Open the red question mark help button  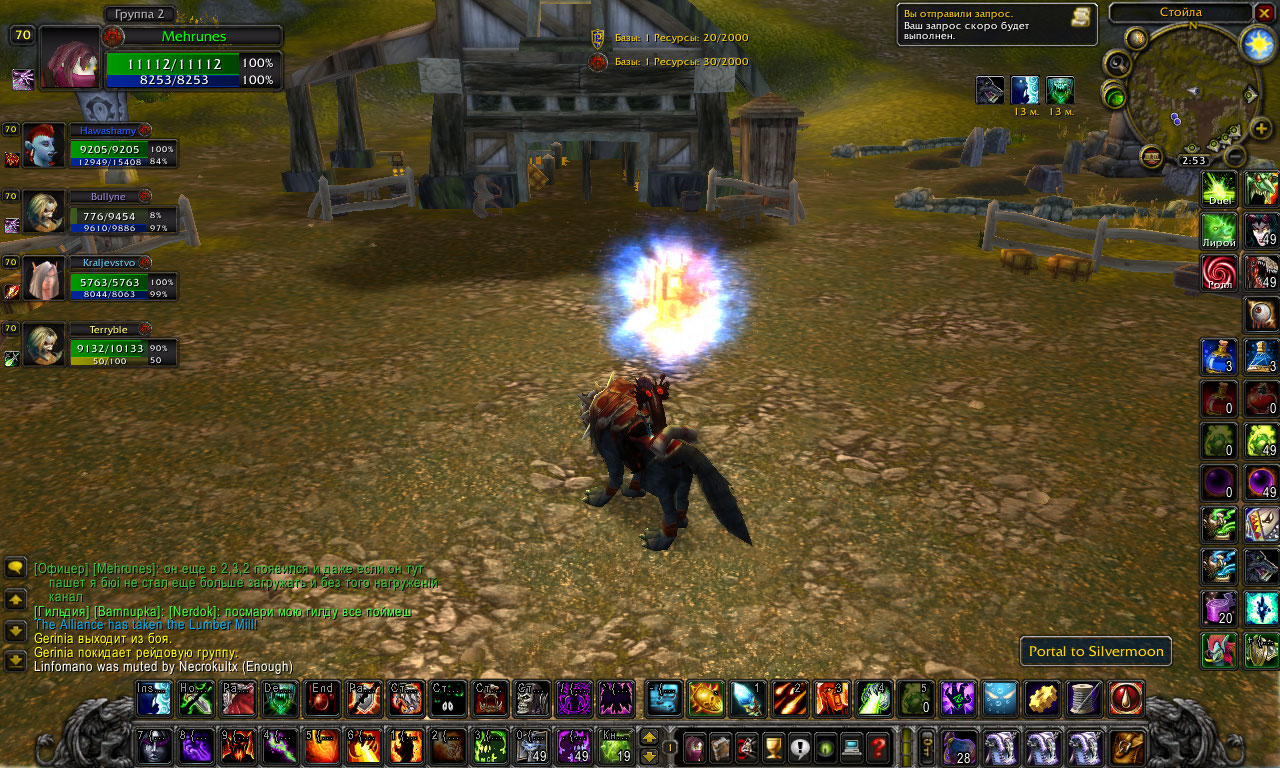point(878,747)
